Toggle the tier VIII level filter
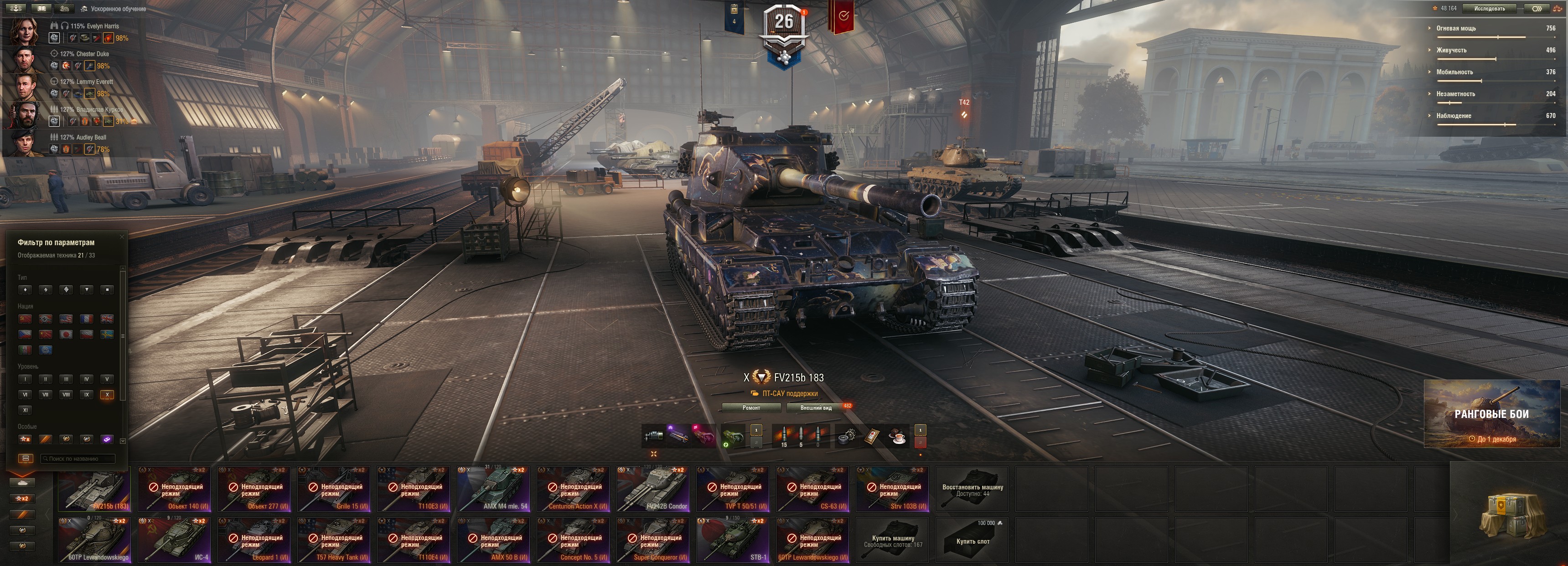The height and width of the screenshot is (566, 1568). (66, 394)
